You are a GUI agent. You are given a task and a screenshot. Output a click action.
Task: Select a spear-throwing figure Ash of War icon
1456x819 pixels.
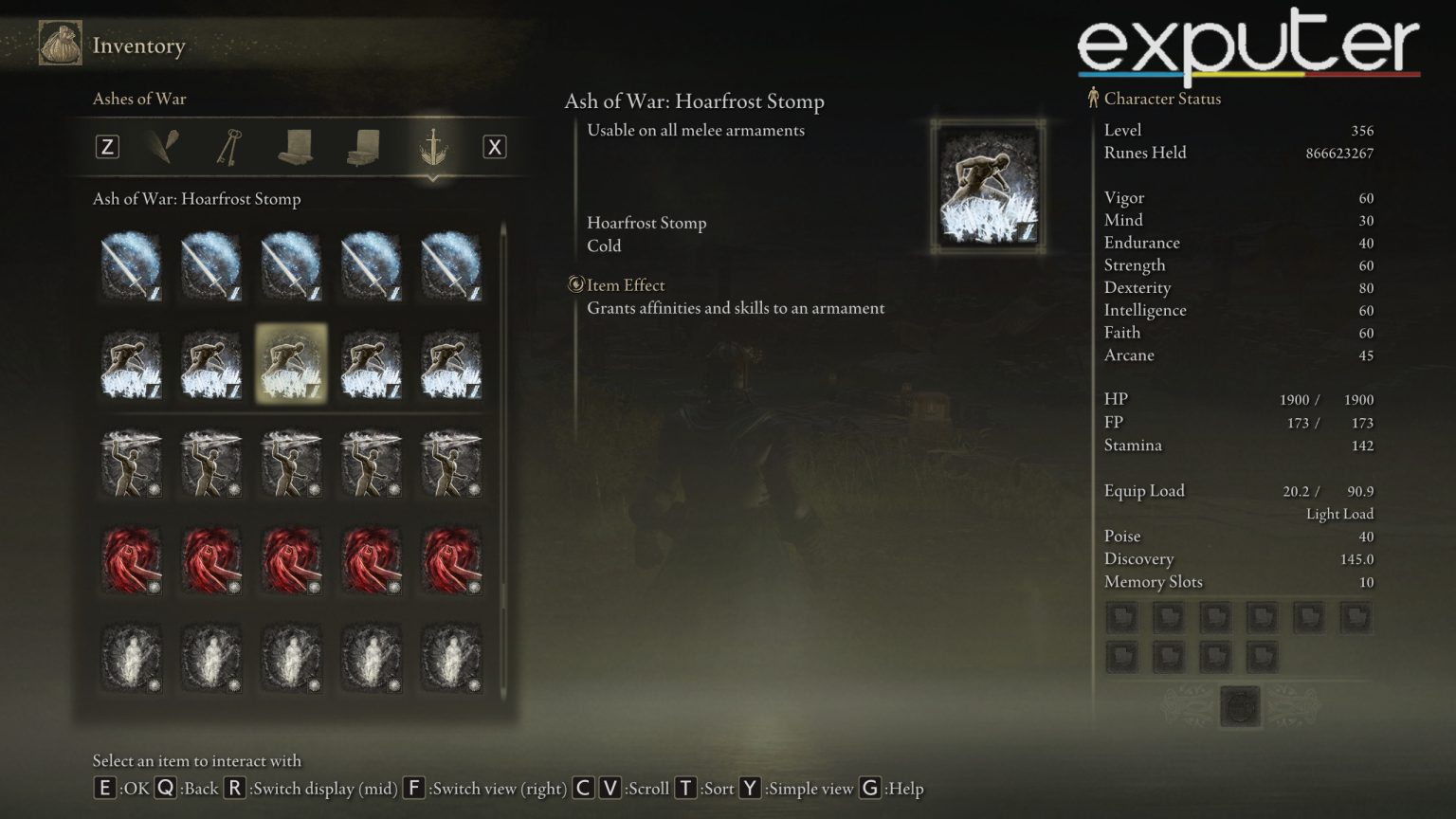pos(131,463)
